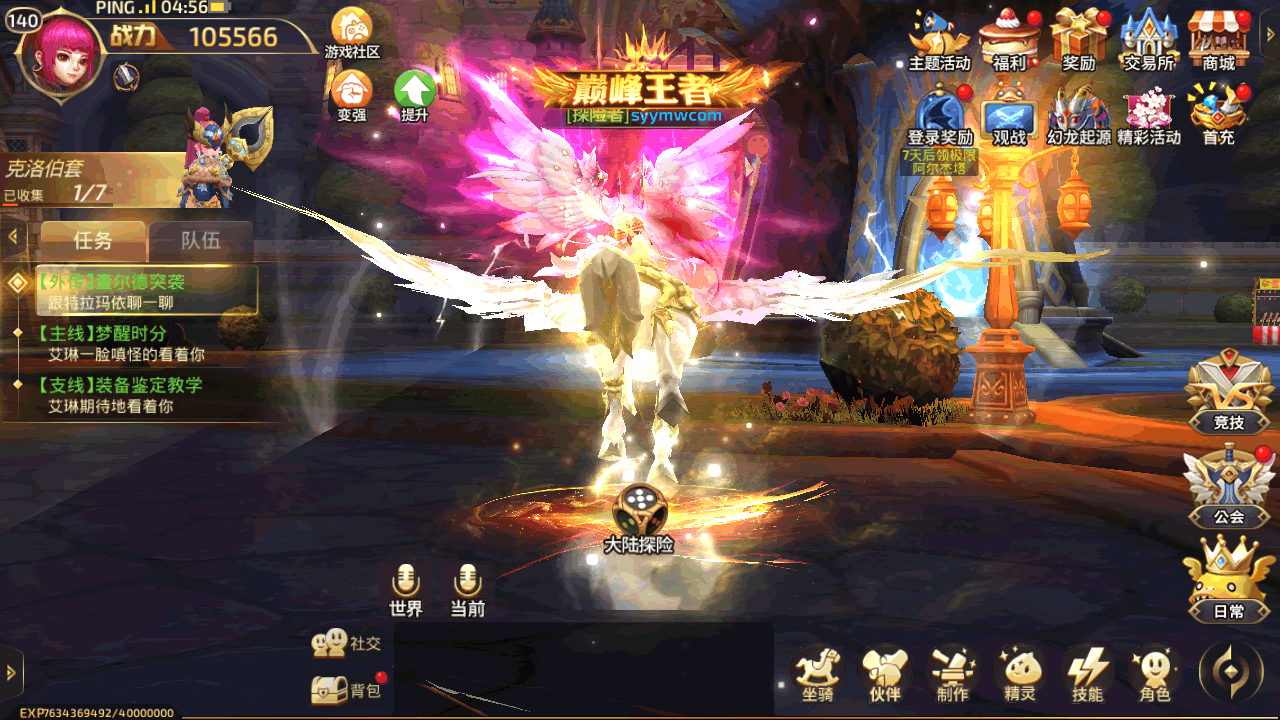The height and width of the screenshot is (720, 1280).
Task: Open 主题活动 themed events
Action: pos(939,38)
